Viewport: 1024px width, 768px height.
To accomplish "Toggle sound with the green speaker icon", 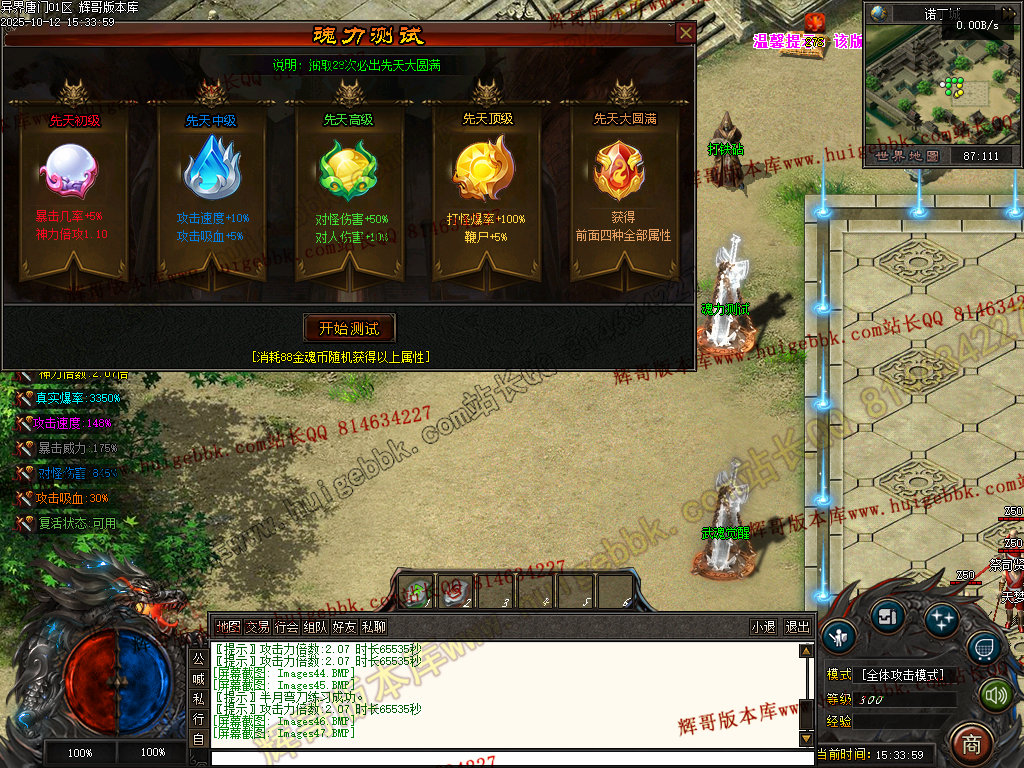I will (996, 694).
